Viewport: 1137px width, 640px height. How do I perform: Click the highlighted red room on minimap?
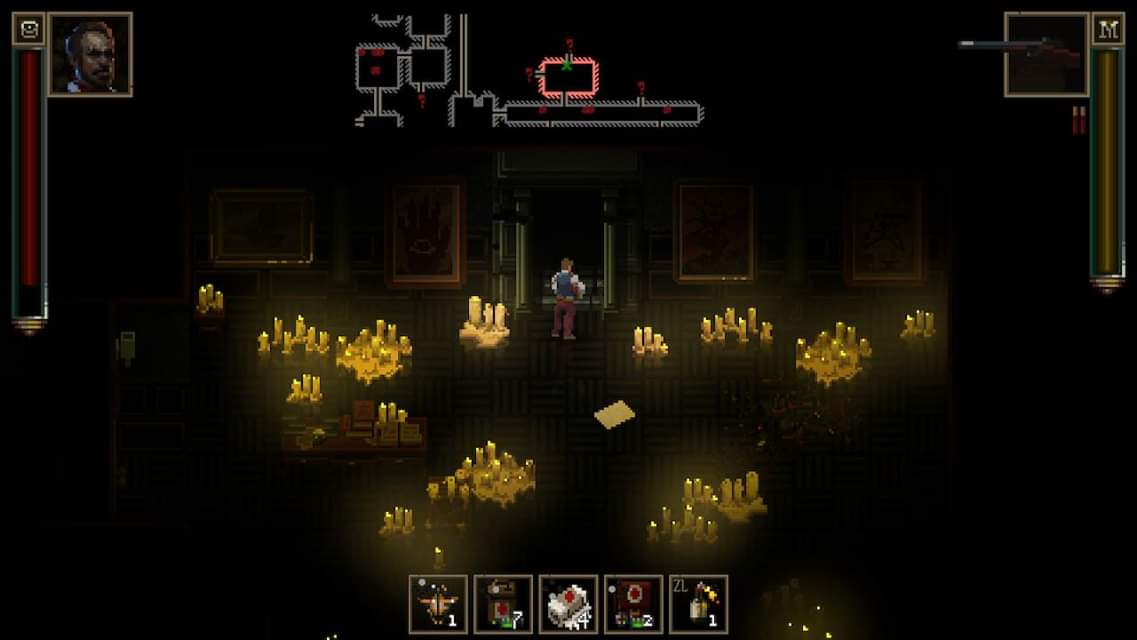(568, 75)
